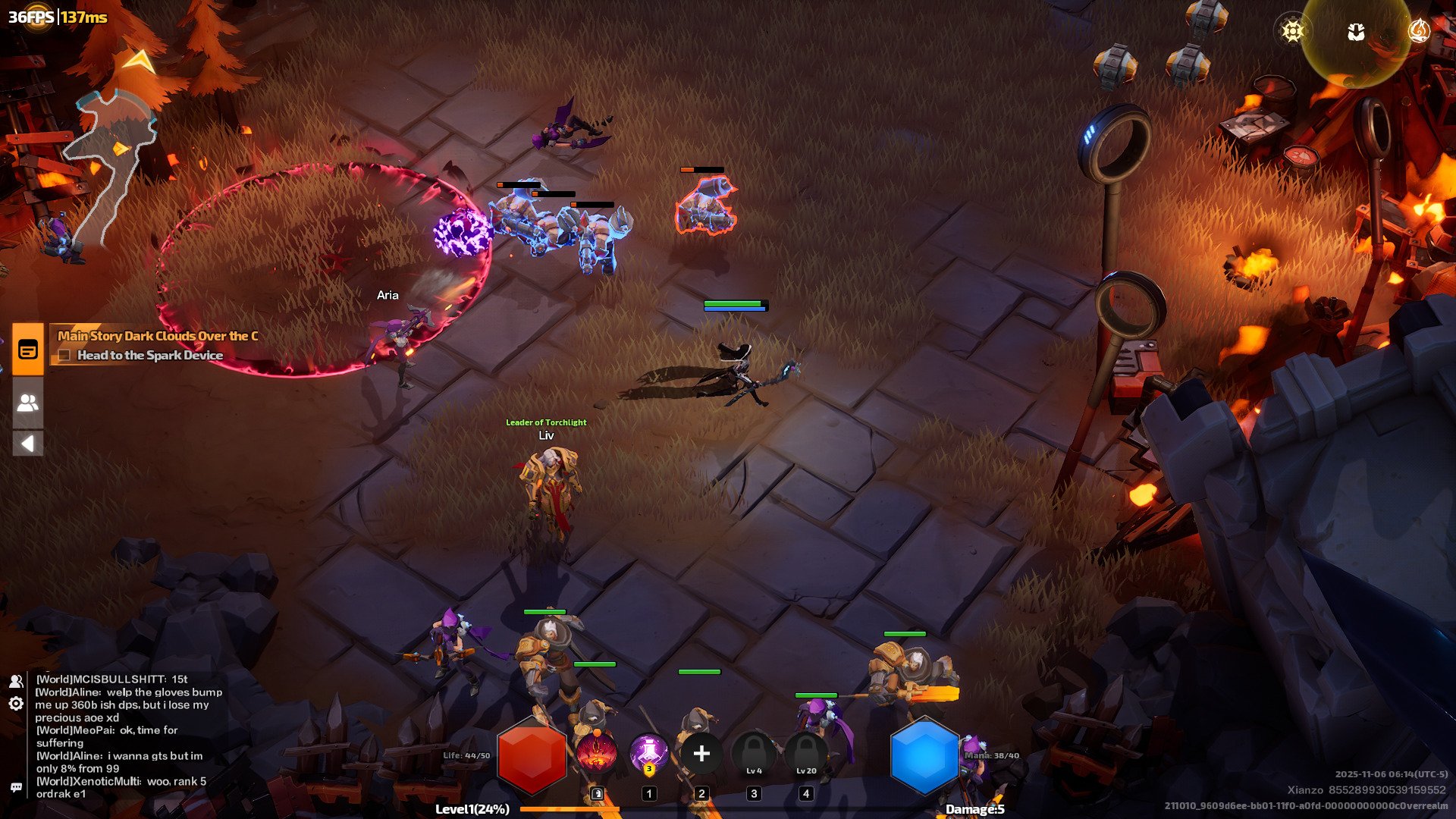
Task: Open the chat input speech bubble
Action: click(16, 787)
